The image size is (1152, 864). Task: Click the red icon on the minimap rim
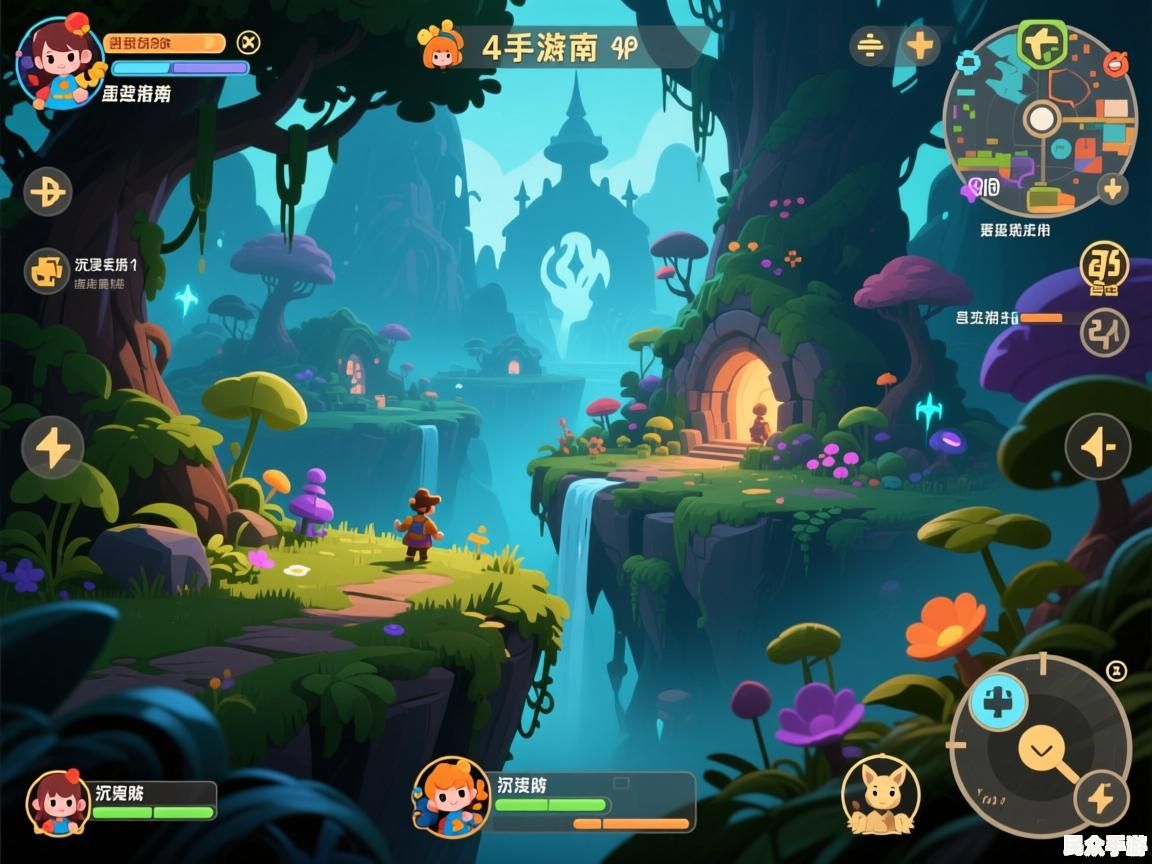pyautogui.click(x=1113, y=66)
